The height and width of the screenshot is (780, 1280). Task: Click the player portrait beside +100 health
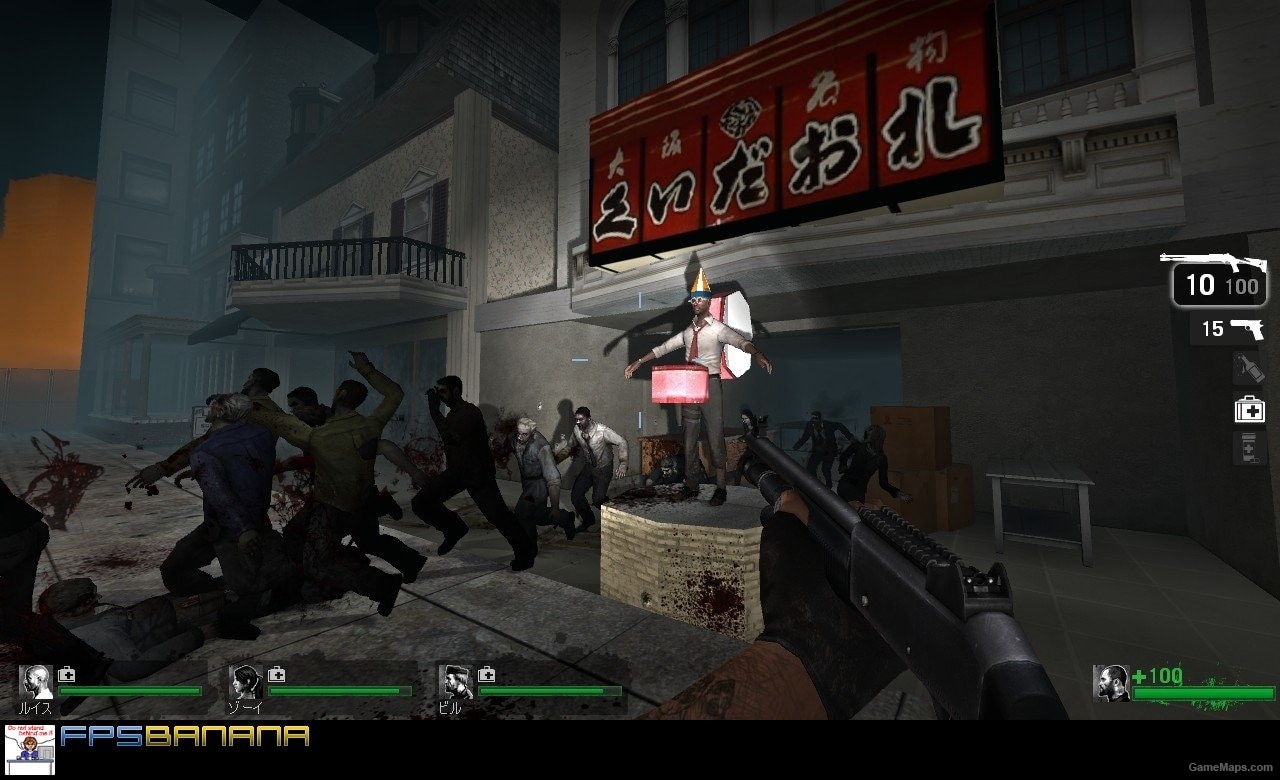click(x=1113, y=685)
